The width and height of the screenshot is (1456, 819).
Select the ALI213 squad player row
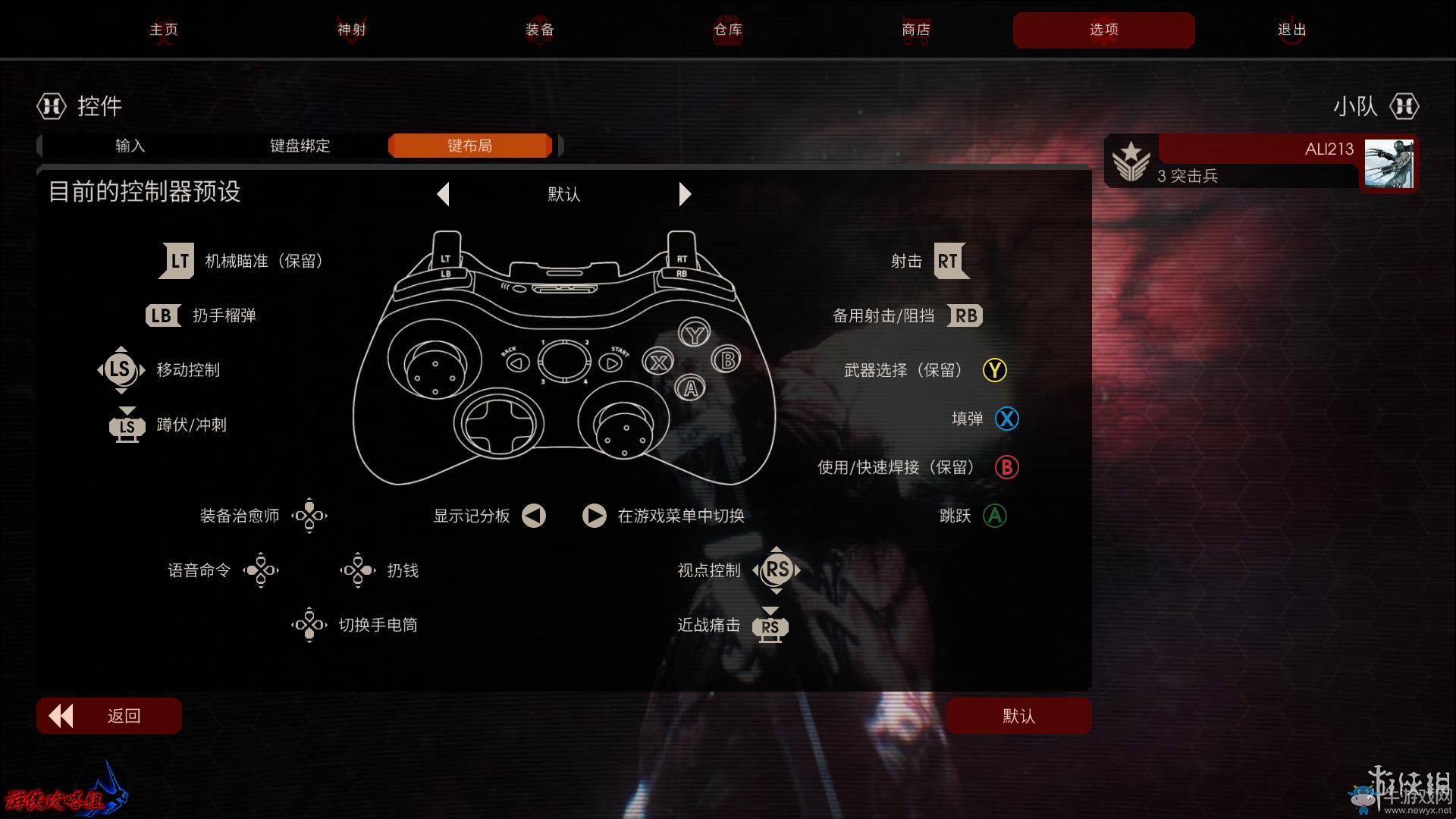(1244, 162)
